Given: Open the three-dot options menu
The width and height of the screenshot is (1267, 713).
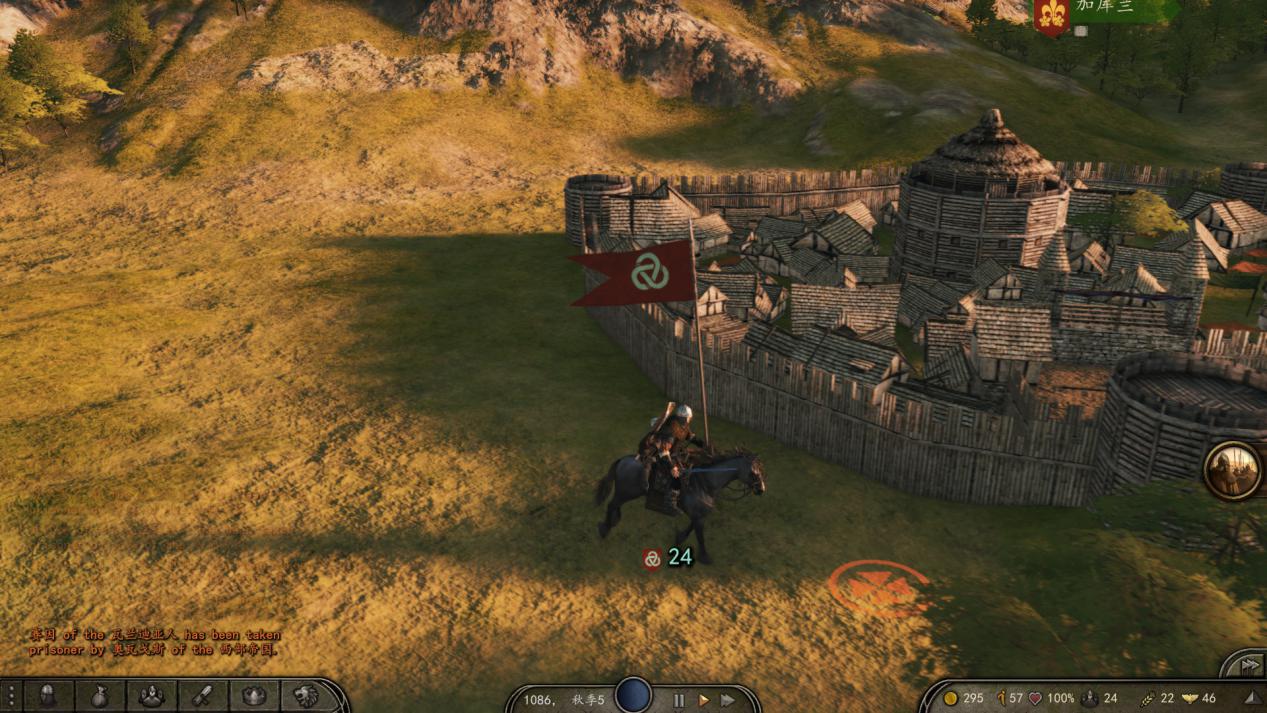Looking at the screenshot, I should [x=10, y=696].
